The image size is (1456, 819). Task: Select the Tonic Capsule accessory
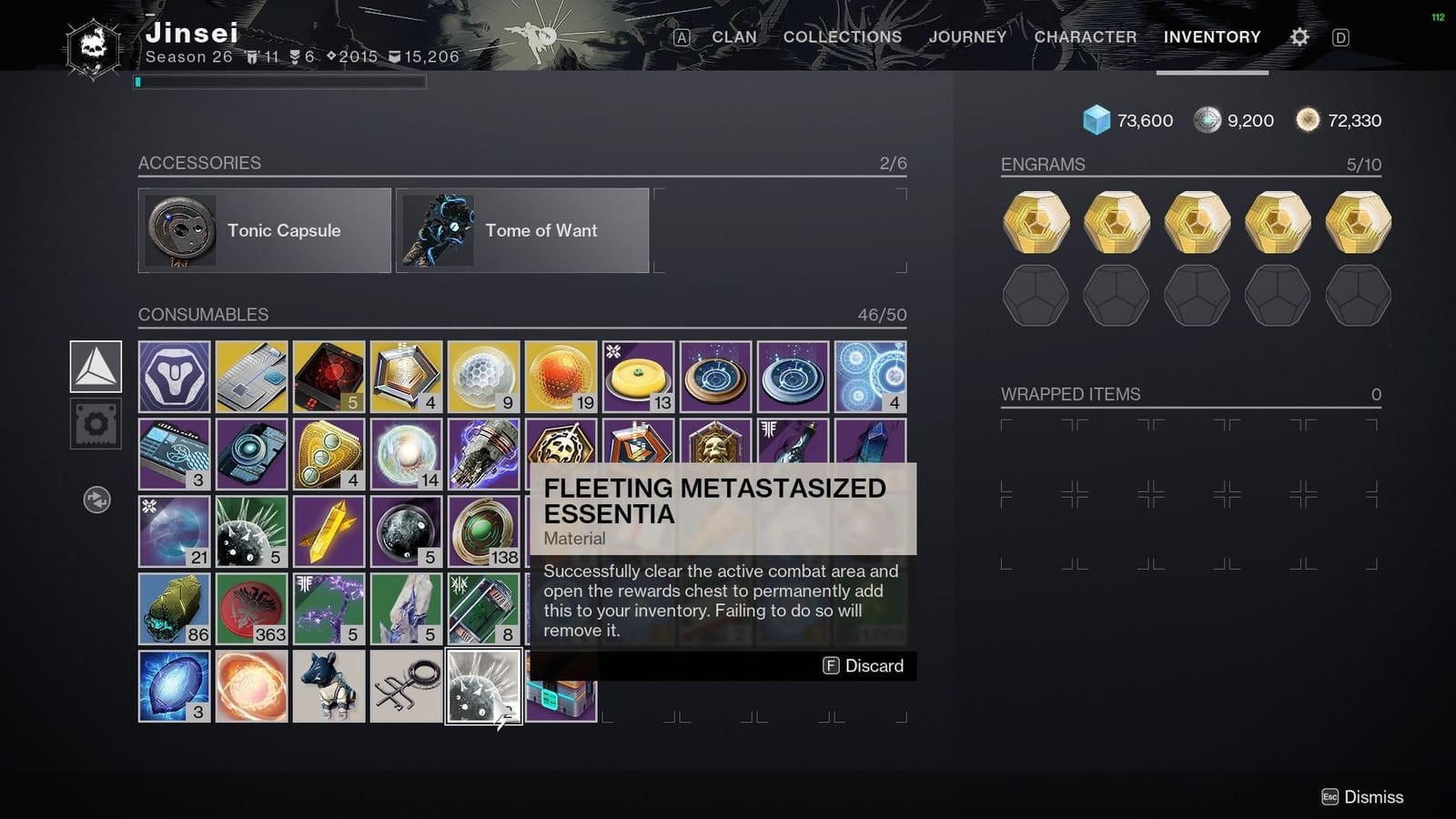point(264,230)
